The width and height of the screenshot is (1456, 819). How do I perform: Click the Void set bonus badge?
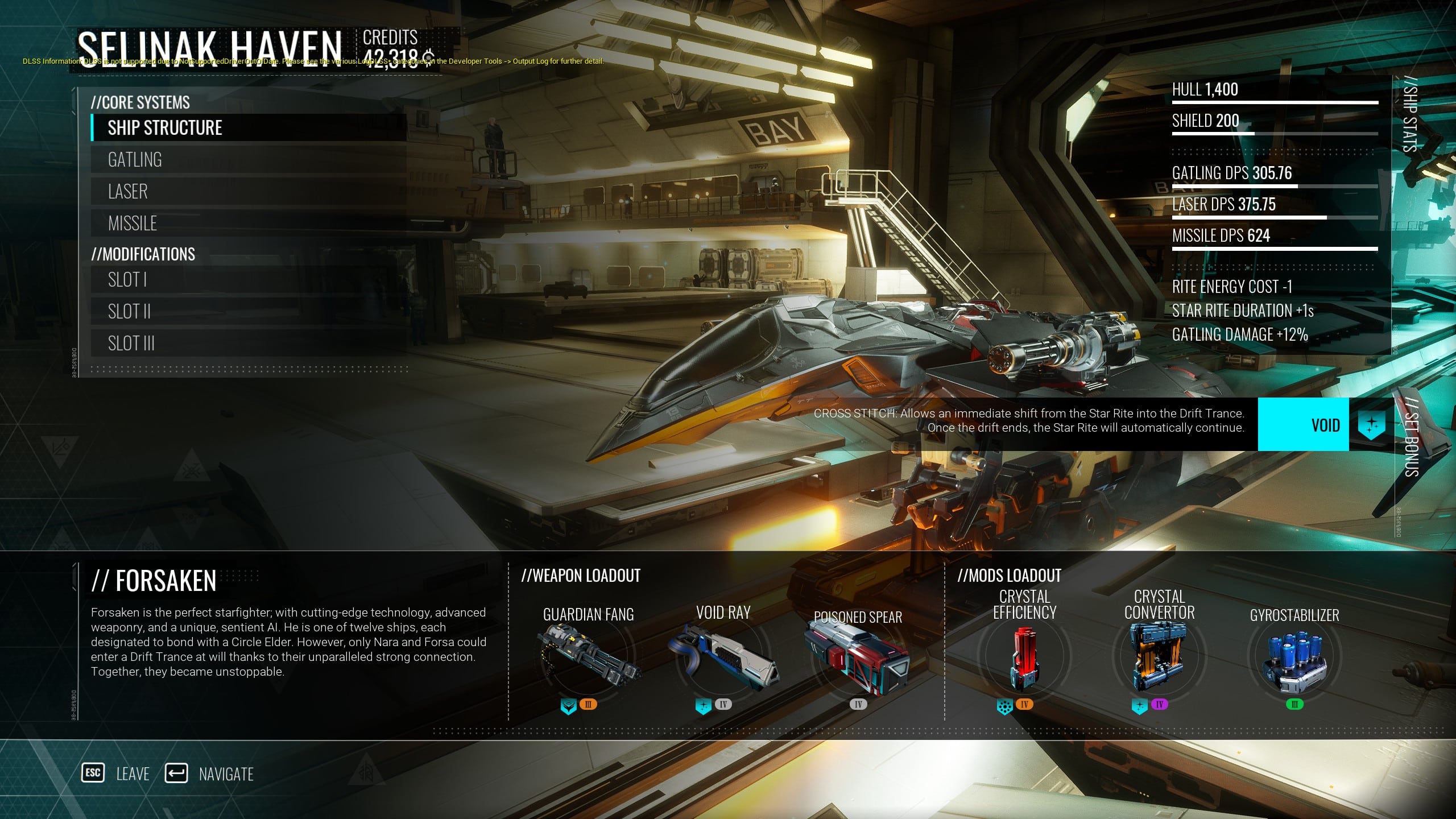(1303, 425)
